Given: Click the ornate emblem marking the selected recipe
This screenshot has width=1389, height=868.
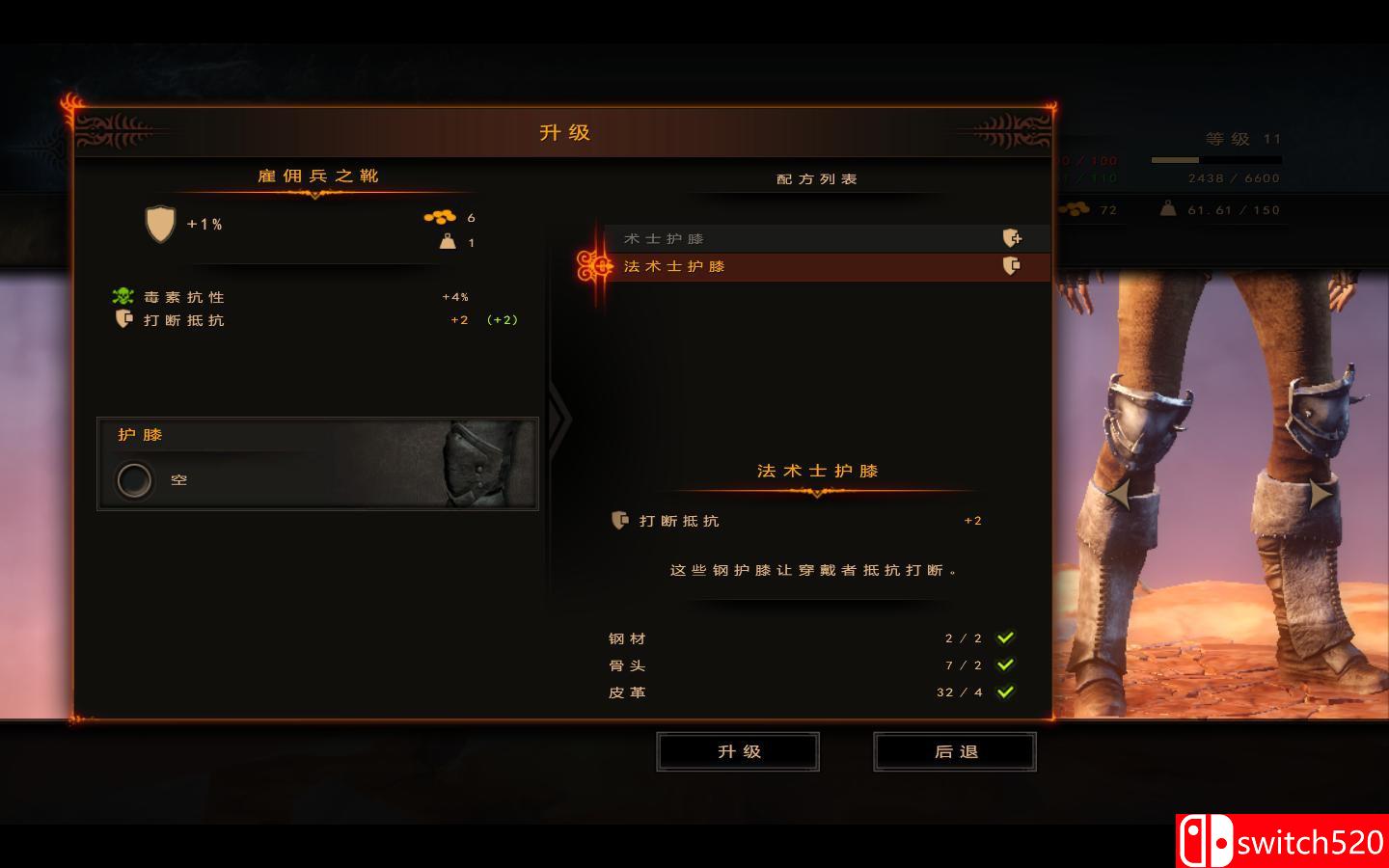Looking at the screenshot, I should tap(591, 266).
